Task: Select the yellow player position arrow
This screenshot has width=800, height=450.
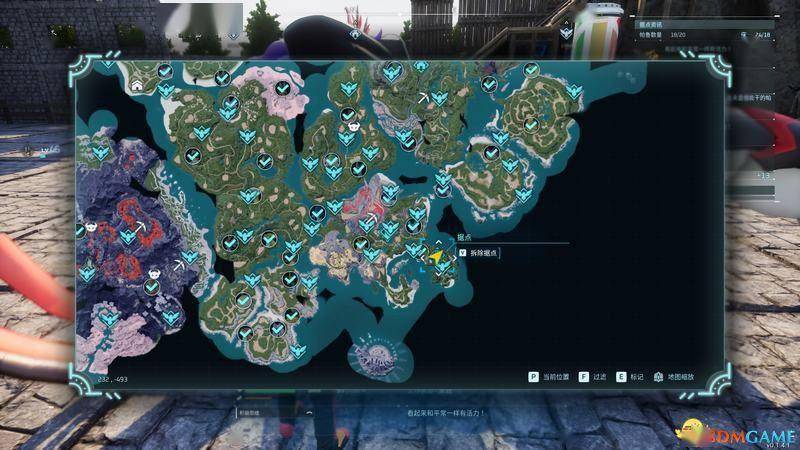Action: tap(436, 256)
